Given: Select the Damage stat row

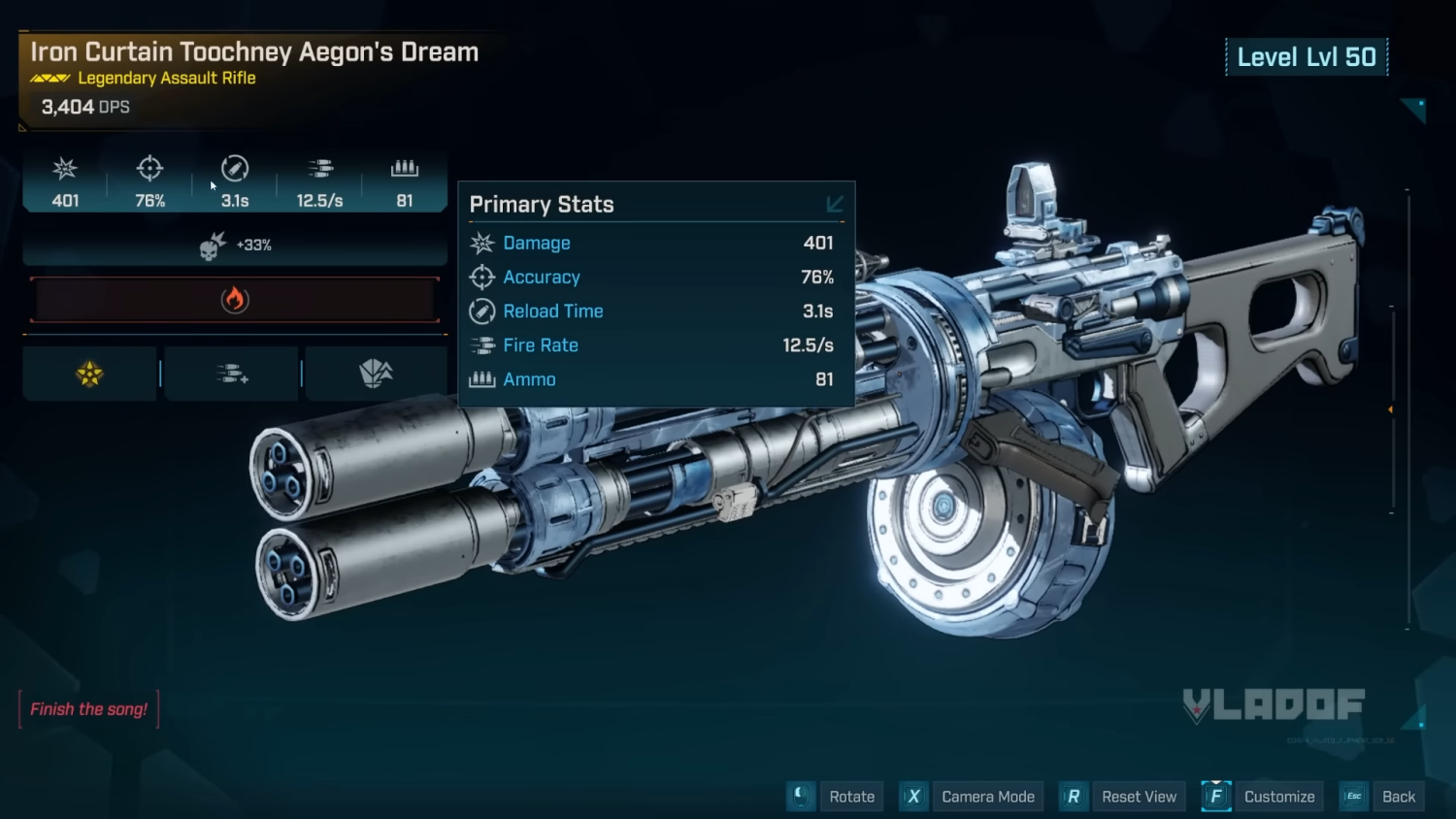Looking at the screenshot, I should click(655, 244).
